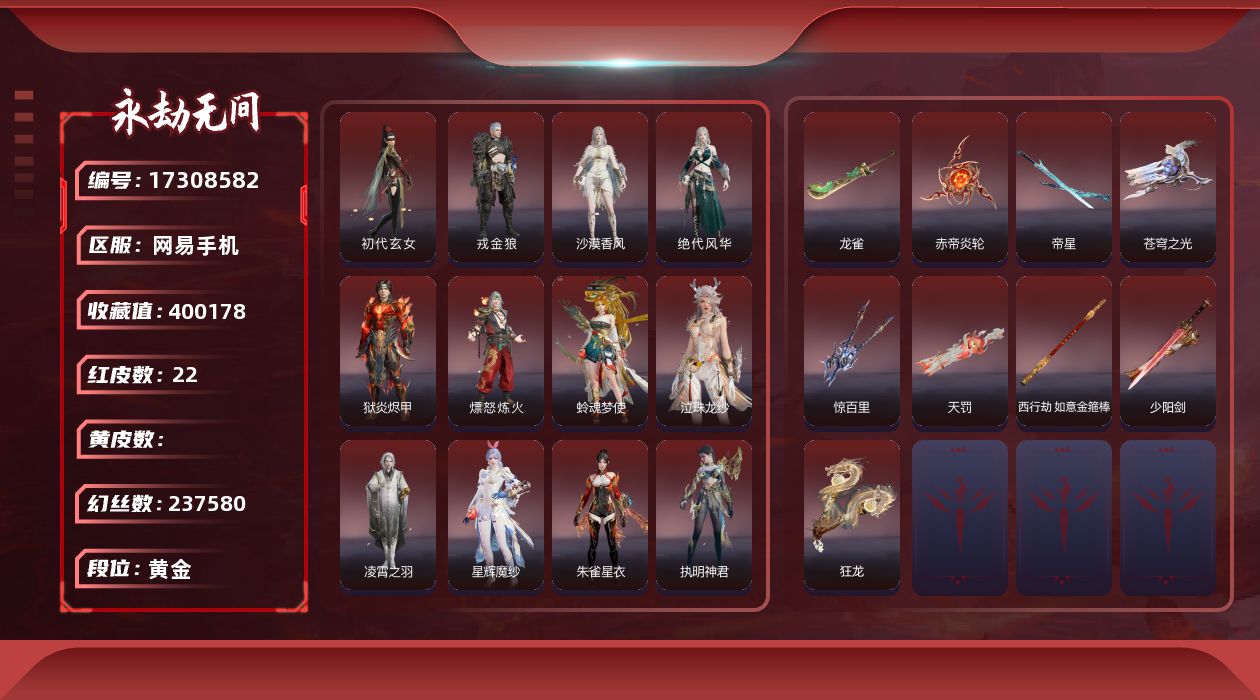Select the 天罚 weapon card
This screenshot has width=1260, height=700.
pos(960,351)
